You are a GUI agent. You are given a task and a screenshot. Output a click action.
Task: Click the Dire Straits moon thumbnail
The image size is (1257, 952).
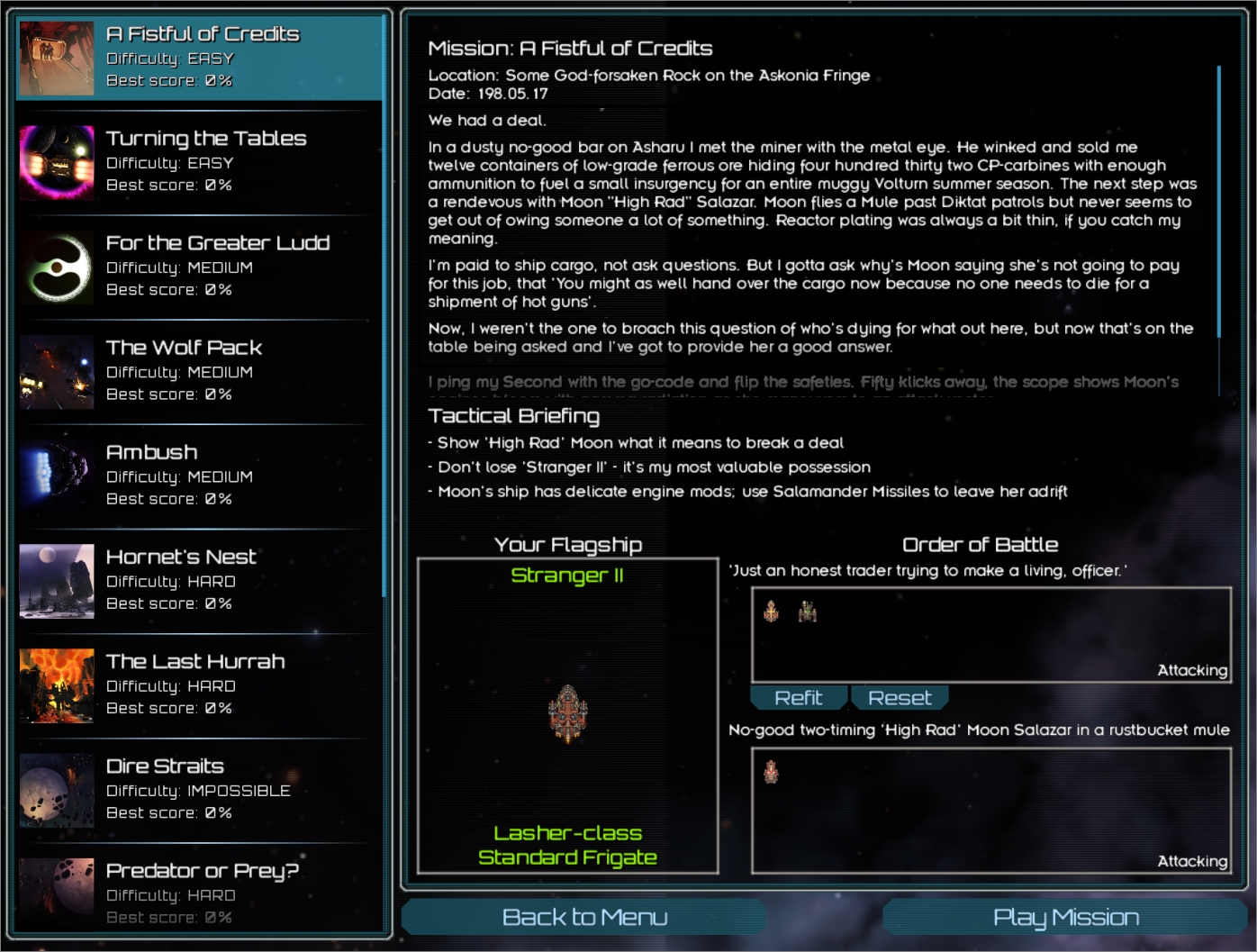point(56,789)
